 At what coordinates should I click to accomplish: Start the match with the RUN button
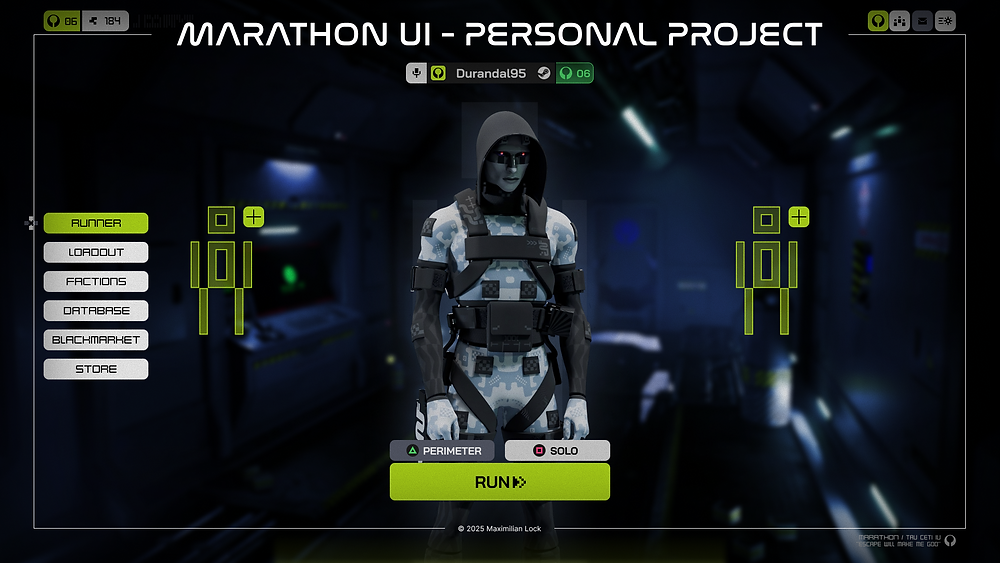pos(499,482)
